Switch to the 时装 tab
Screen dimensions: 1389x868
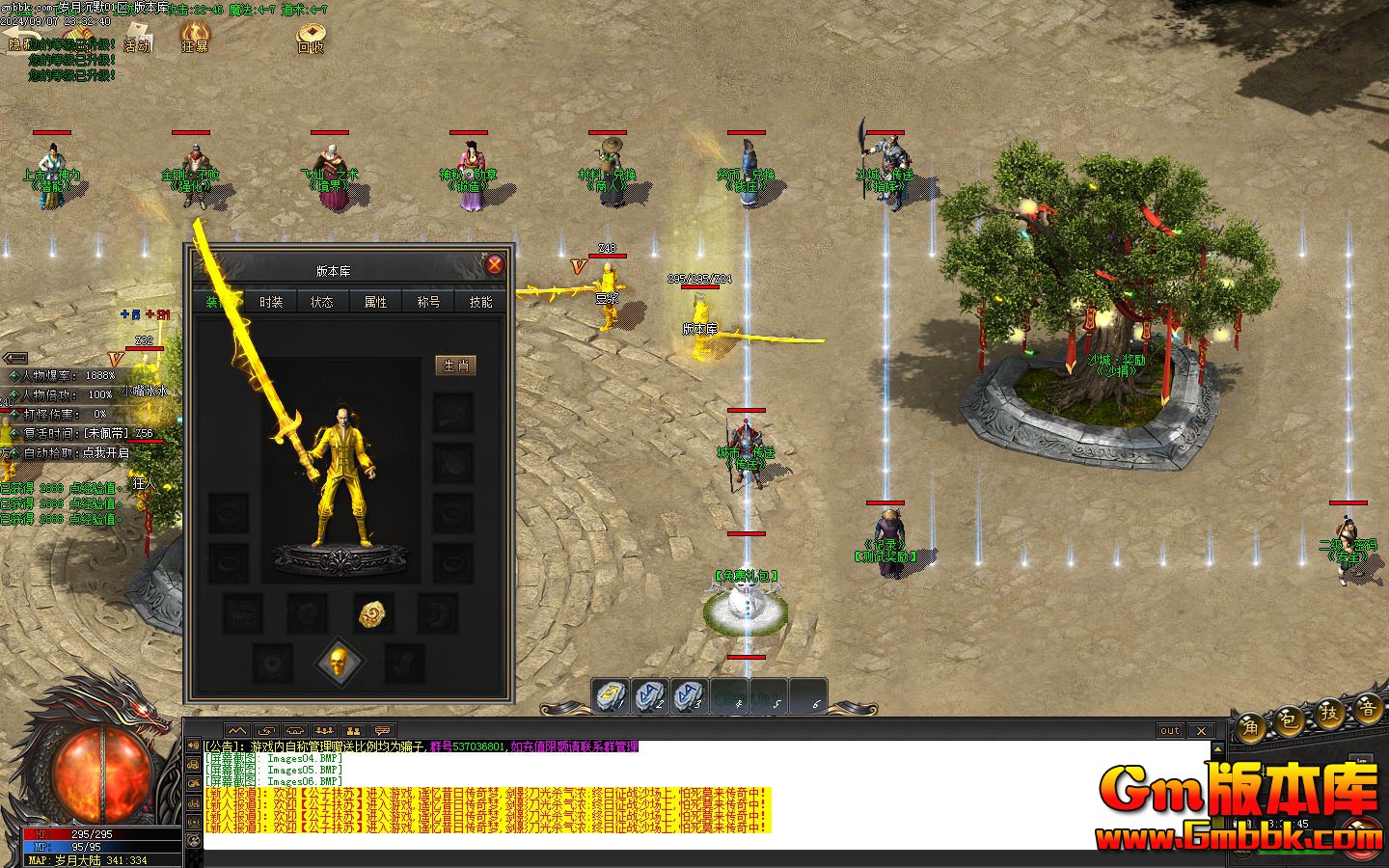click(271, 302)
